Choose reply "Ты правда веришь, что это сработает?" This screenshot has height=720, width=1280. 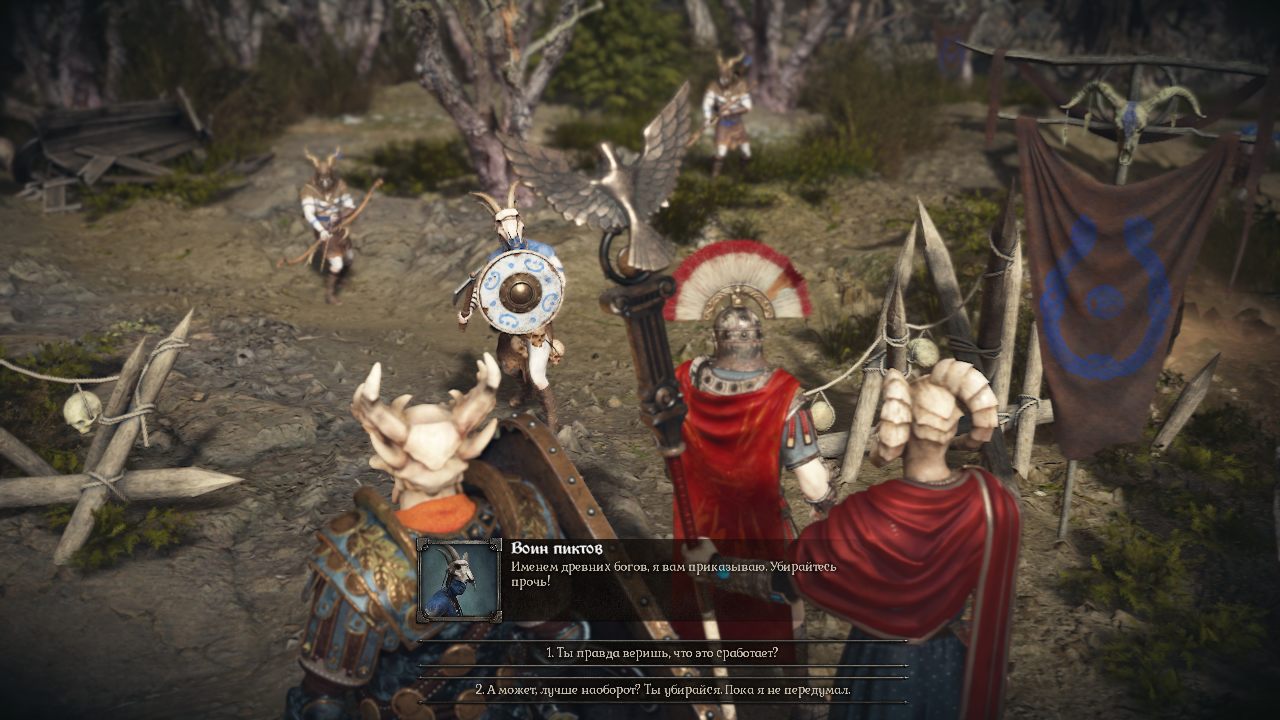point(662,653)
